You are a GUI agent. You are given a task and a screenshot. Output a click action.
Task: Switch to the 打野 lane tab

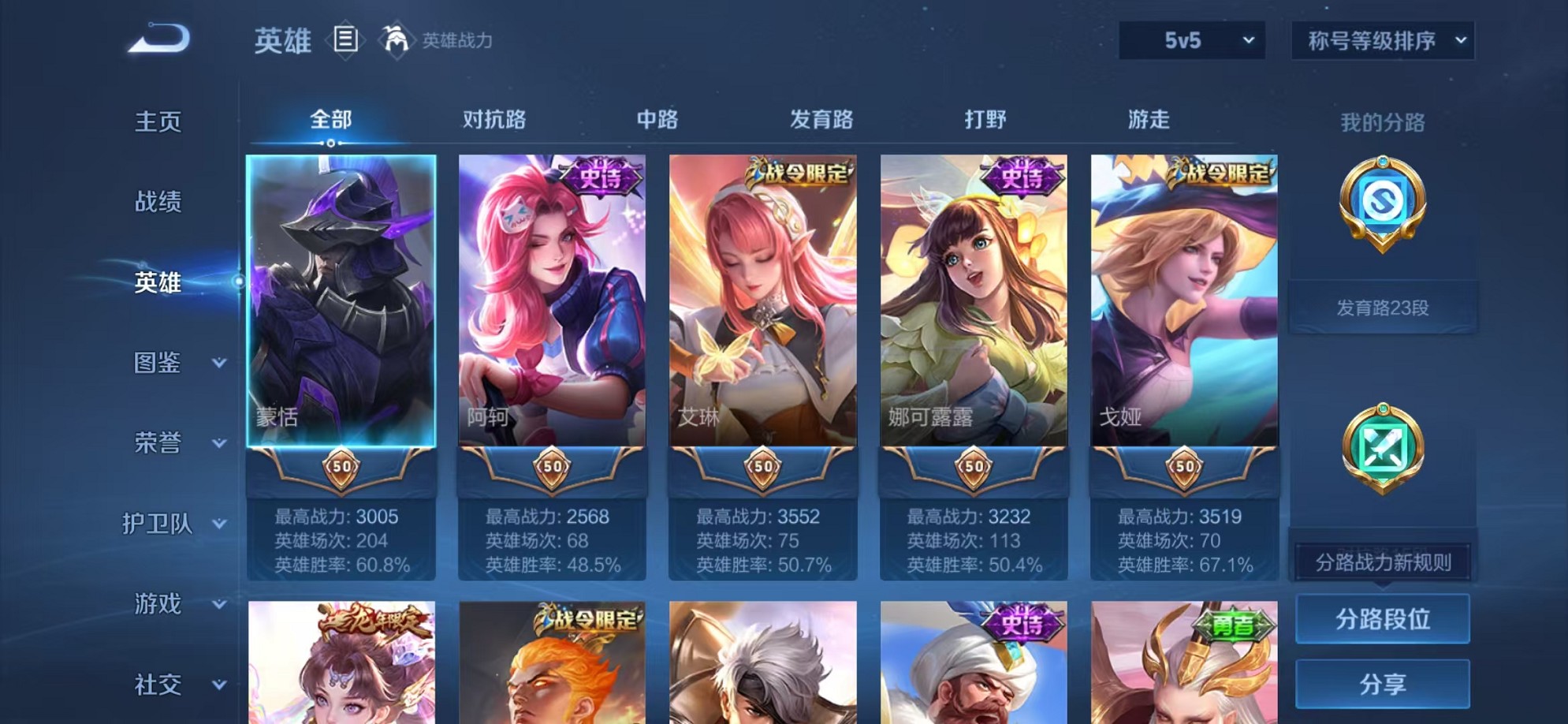(986, 119)
